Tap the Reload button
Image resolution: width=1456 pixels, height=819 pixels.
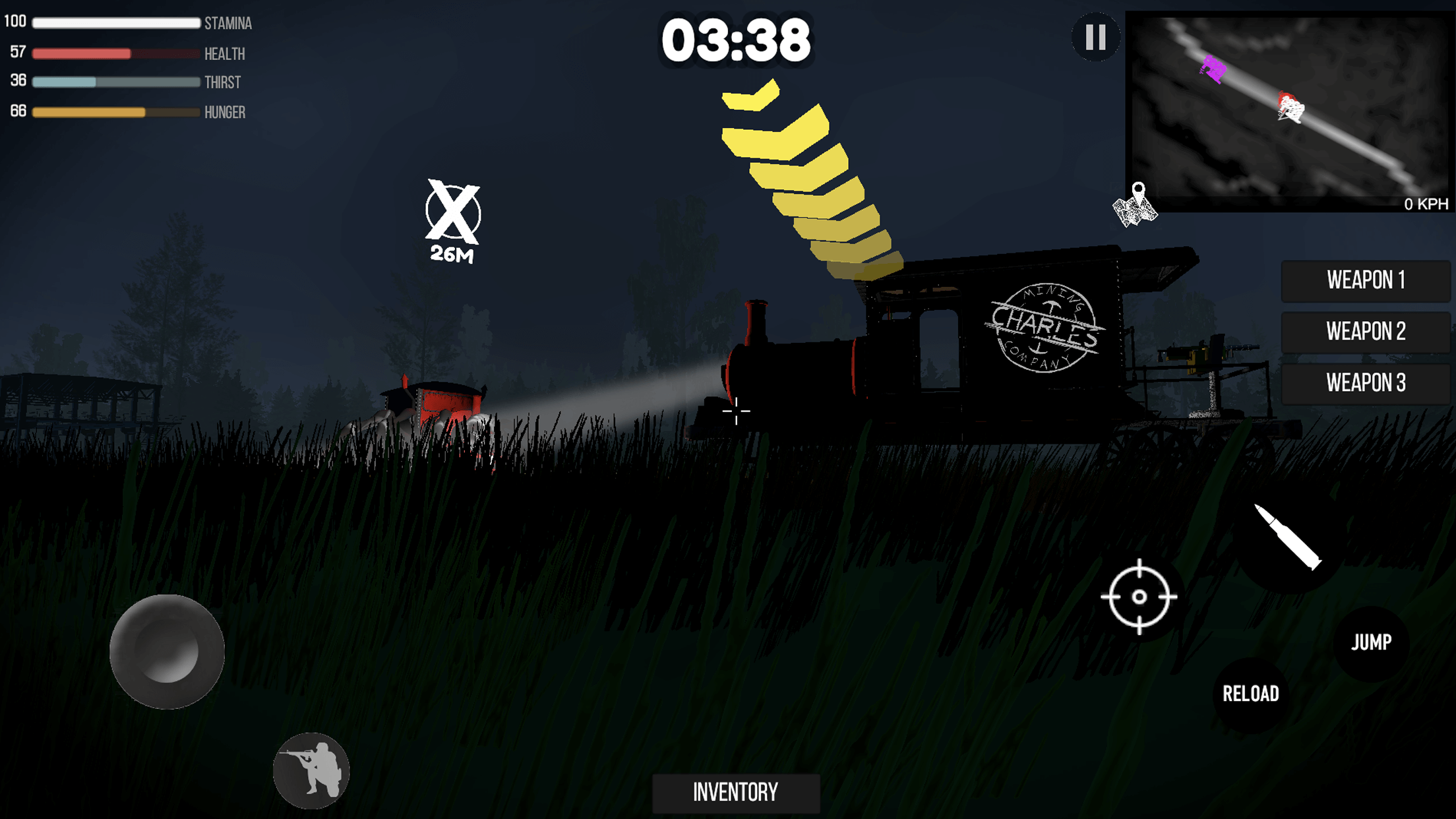click(x=1250, y=694)
